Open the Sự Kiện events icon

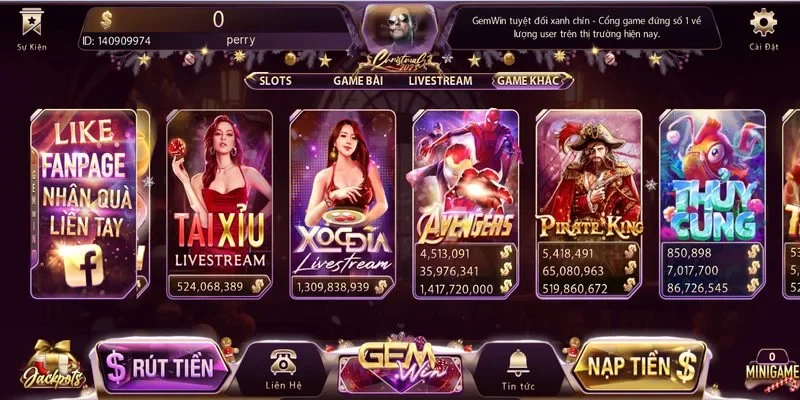pos(30,26)
